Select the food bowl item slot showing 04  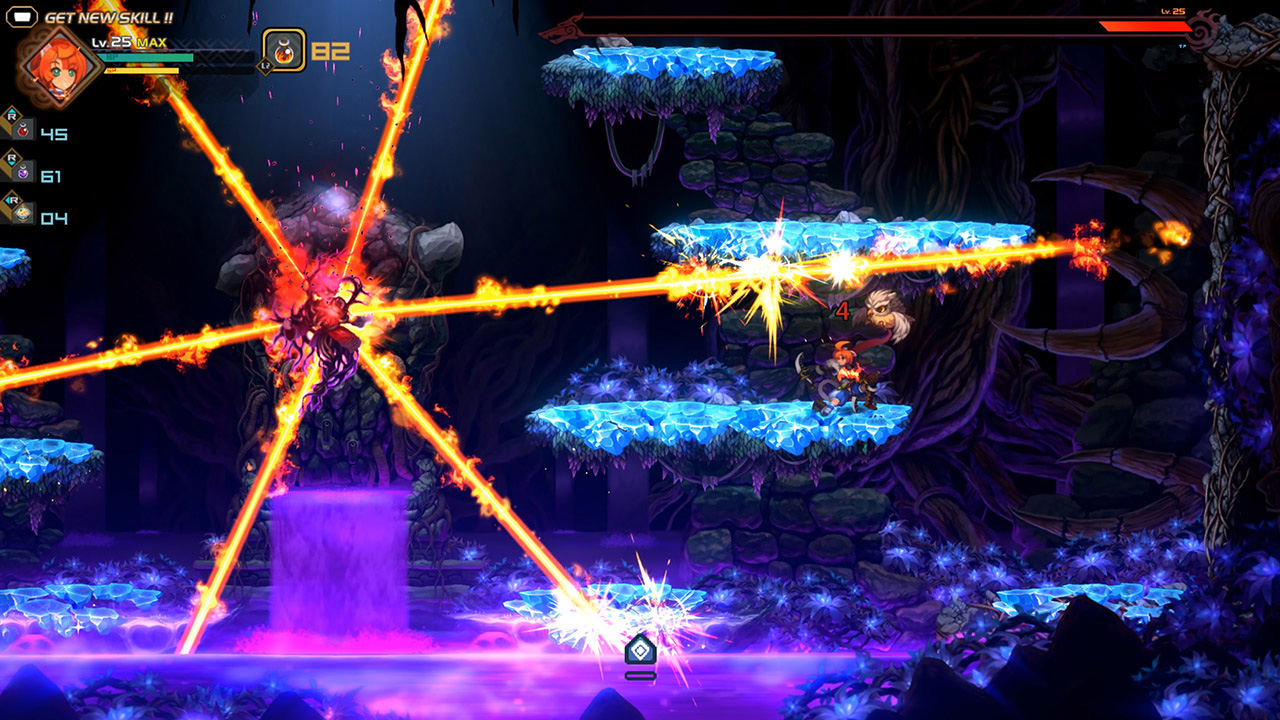(22, 214)
